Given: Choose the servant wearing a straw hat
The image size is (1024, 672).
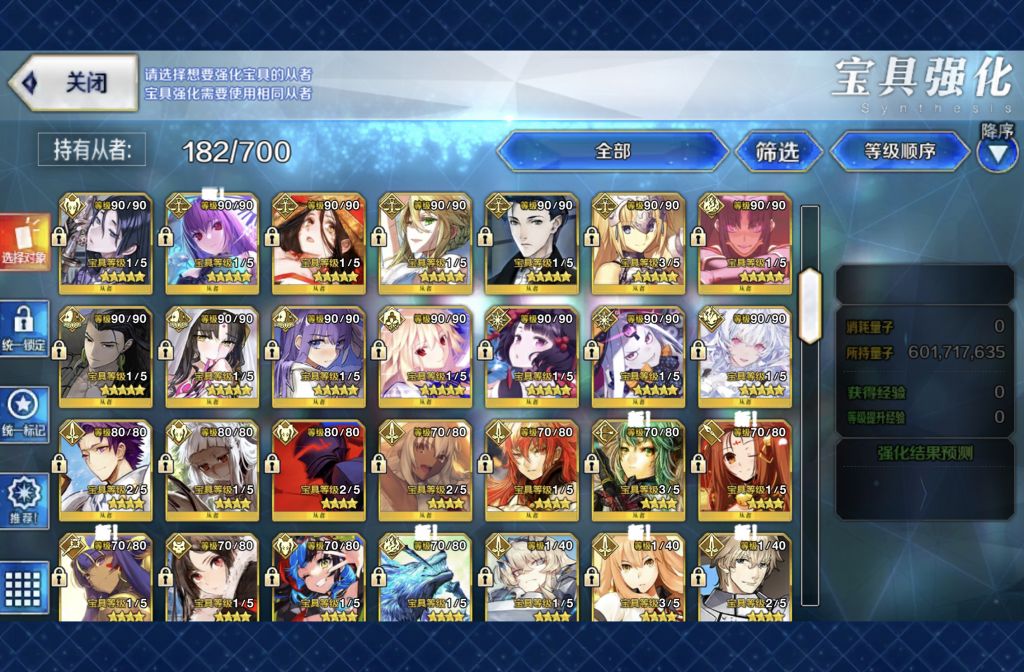Looking at the screenshot, I should 319,238.
